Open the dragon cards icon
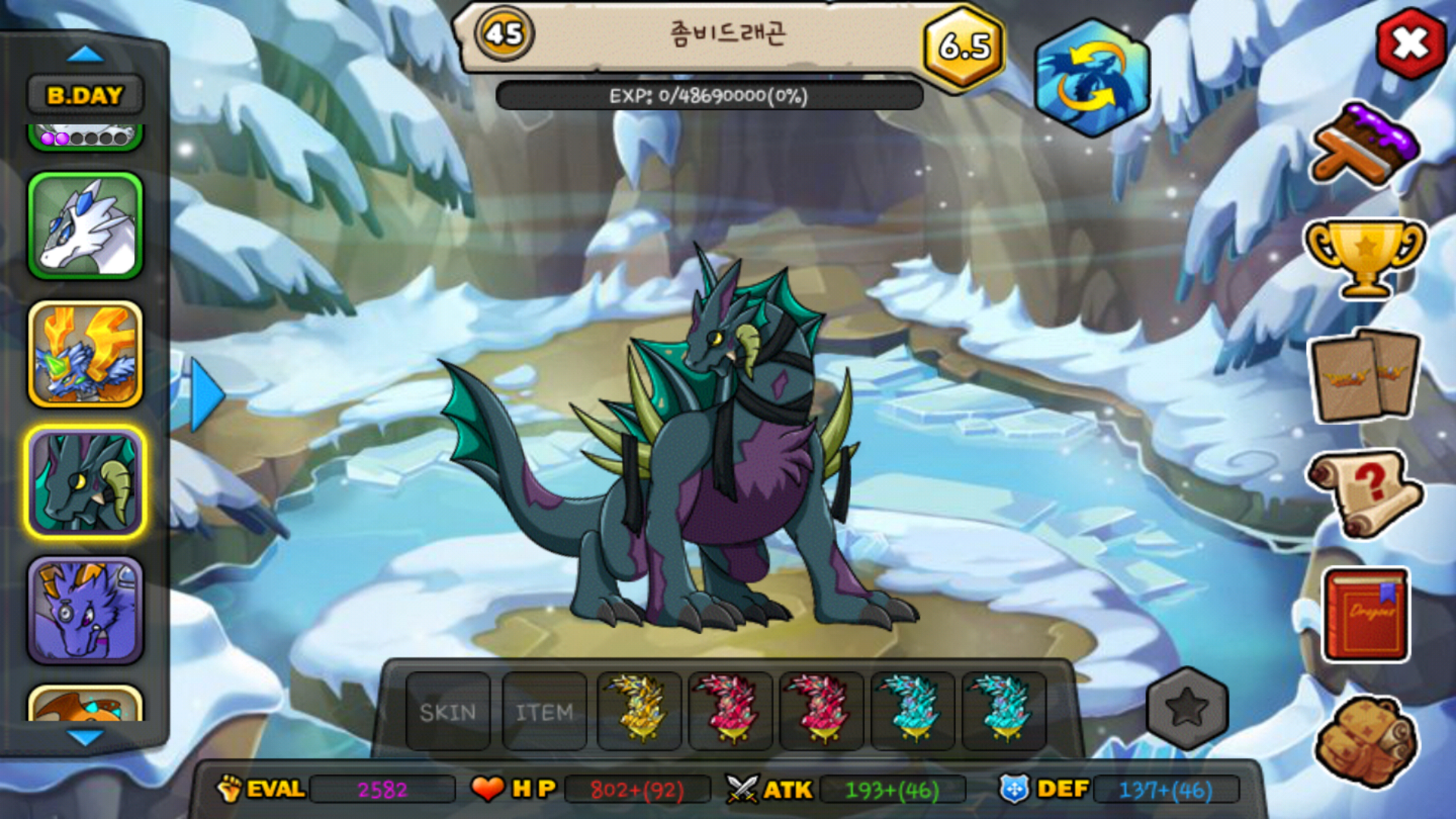 (x=1365, y=375)
